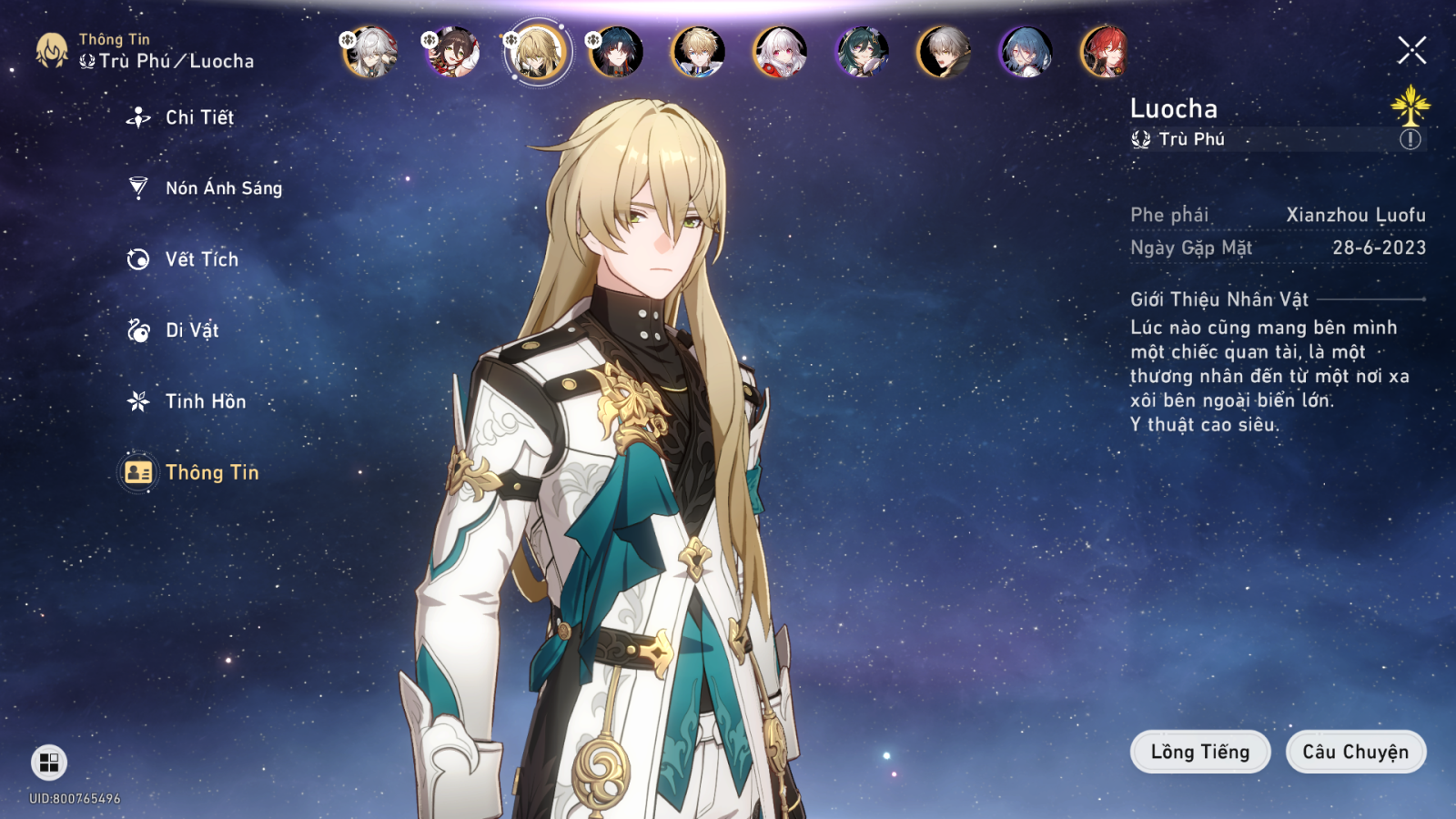
Task: Select the Thông Tin info menu
Action: pyautogui.click(x=211, y=472)
